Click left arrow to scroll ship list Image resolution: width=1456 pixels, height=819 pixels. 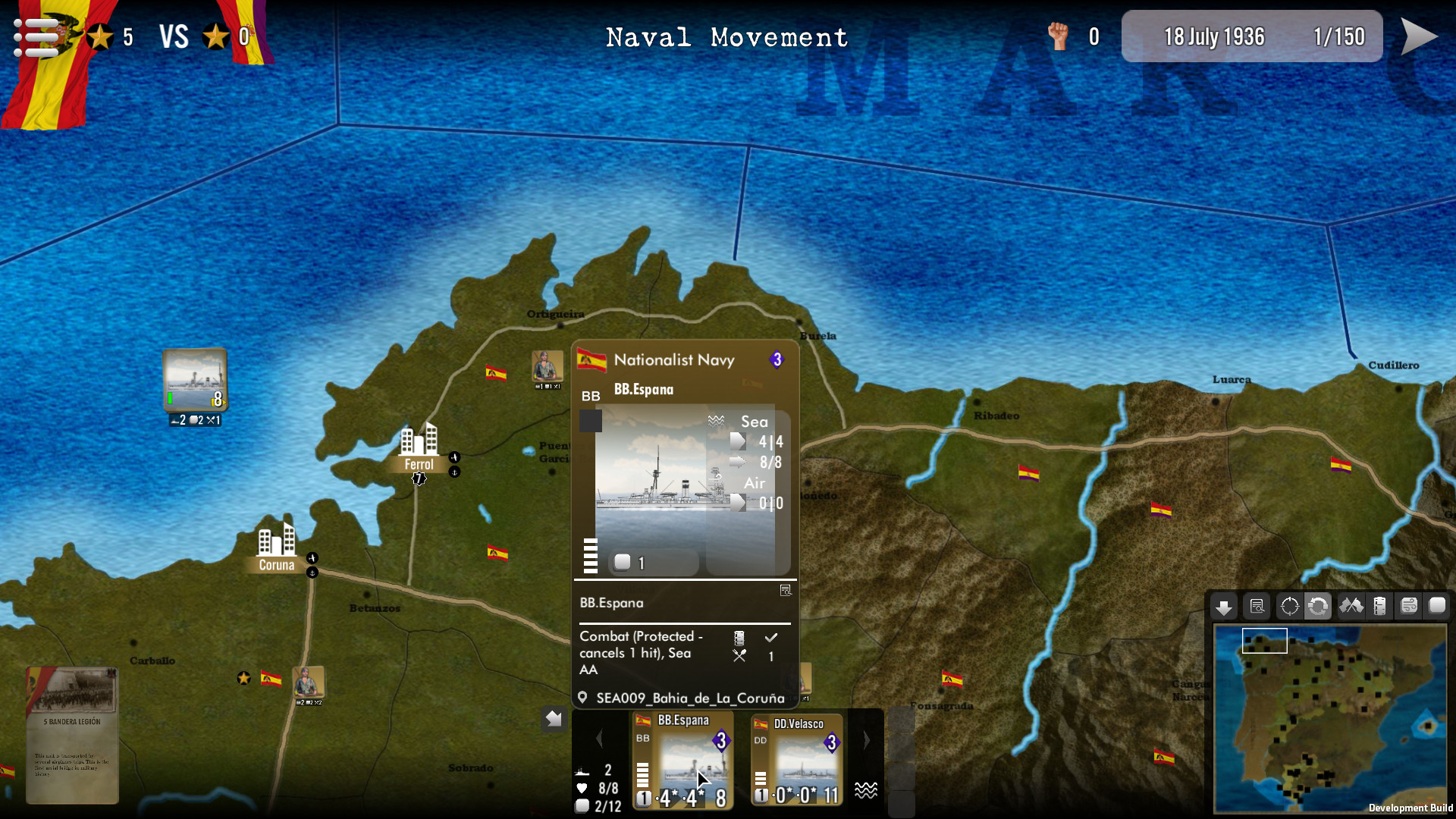pos(600,739)
